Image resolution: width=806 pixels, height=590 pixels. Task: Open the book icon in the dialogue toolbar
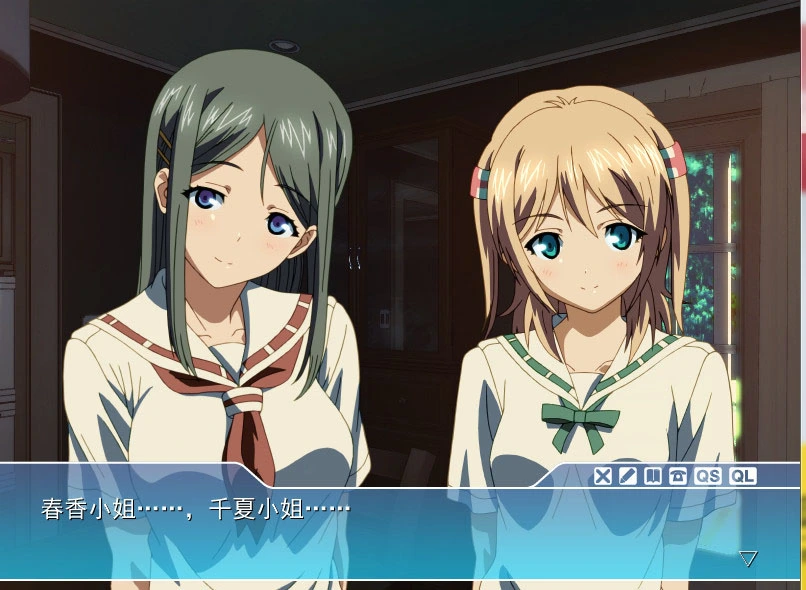tap(652, 476)
